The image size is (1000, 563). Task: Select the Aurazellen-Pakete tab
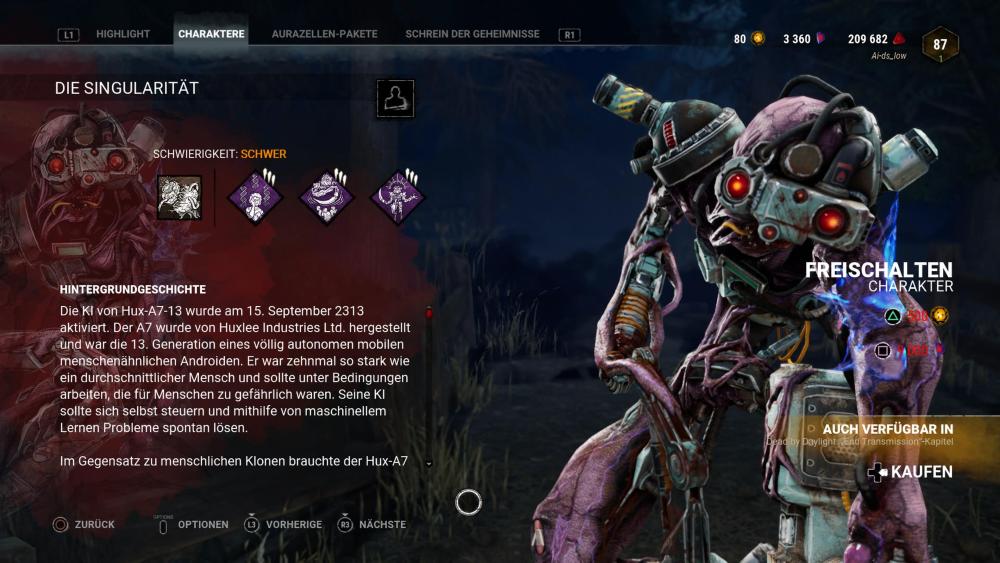point(324,34)
